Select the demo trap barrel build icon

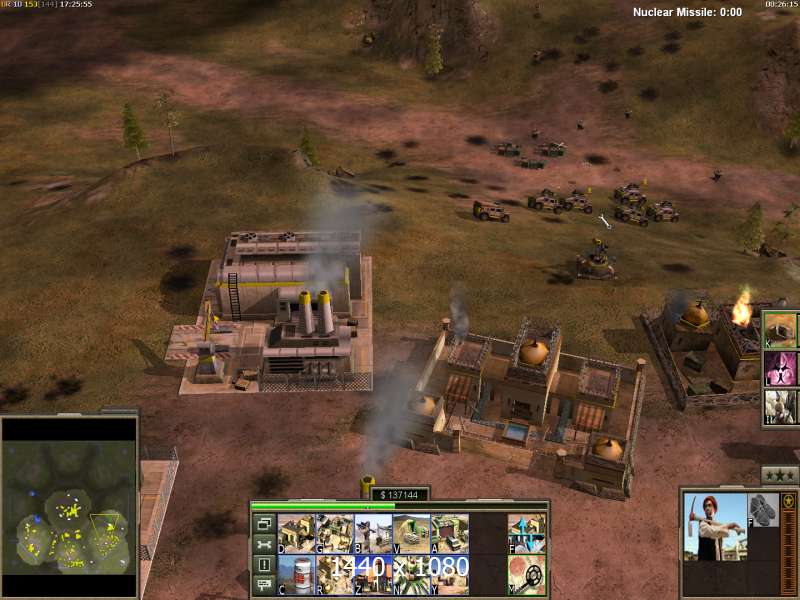[297, 573]
